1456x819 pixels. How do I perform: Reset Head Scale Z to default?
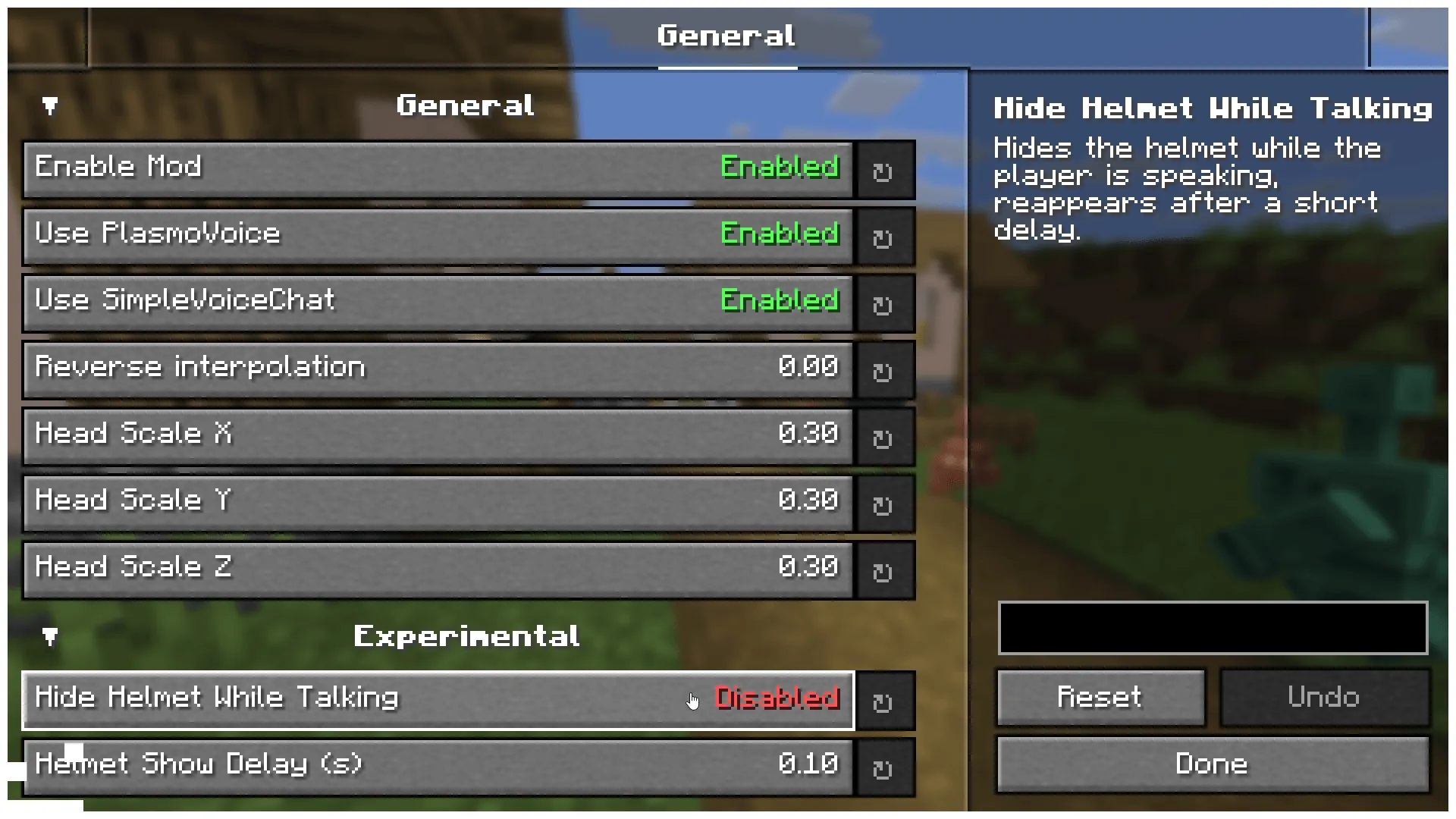(x=884, y=570)
